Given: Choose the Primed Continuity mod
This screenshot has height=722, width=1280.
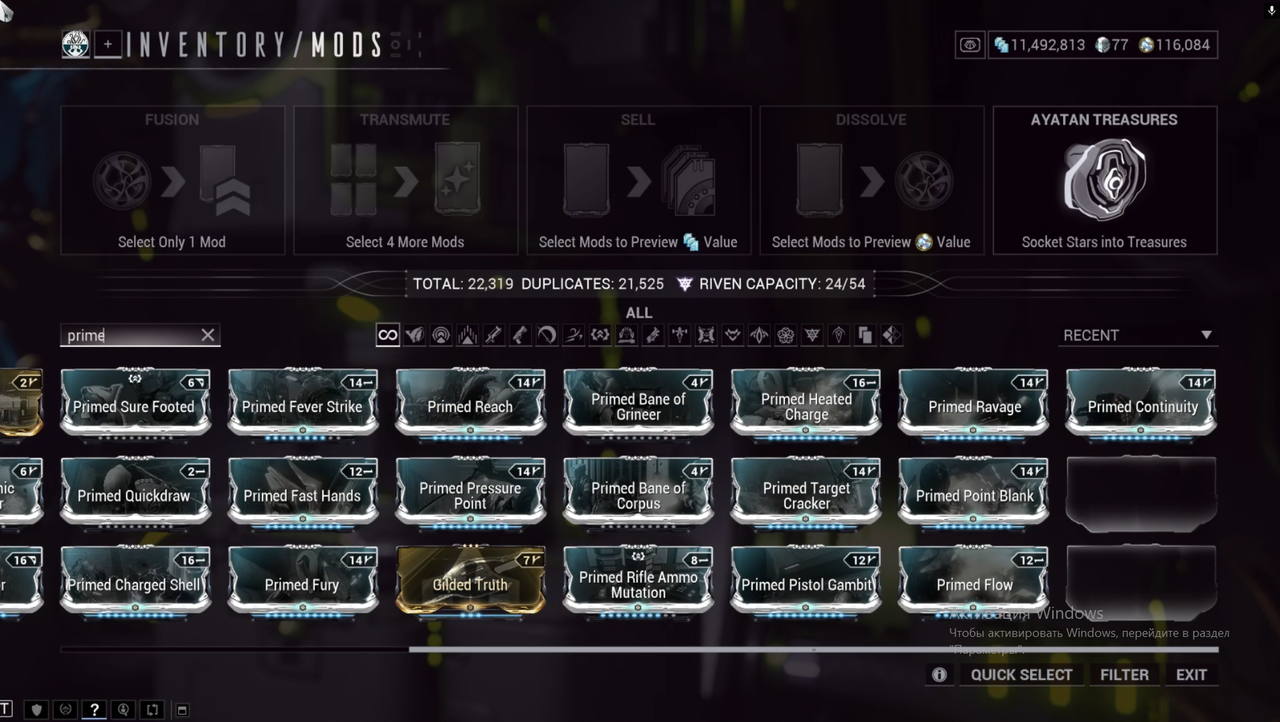Looking at the screenshot, I should point(1142,403).
